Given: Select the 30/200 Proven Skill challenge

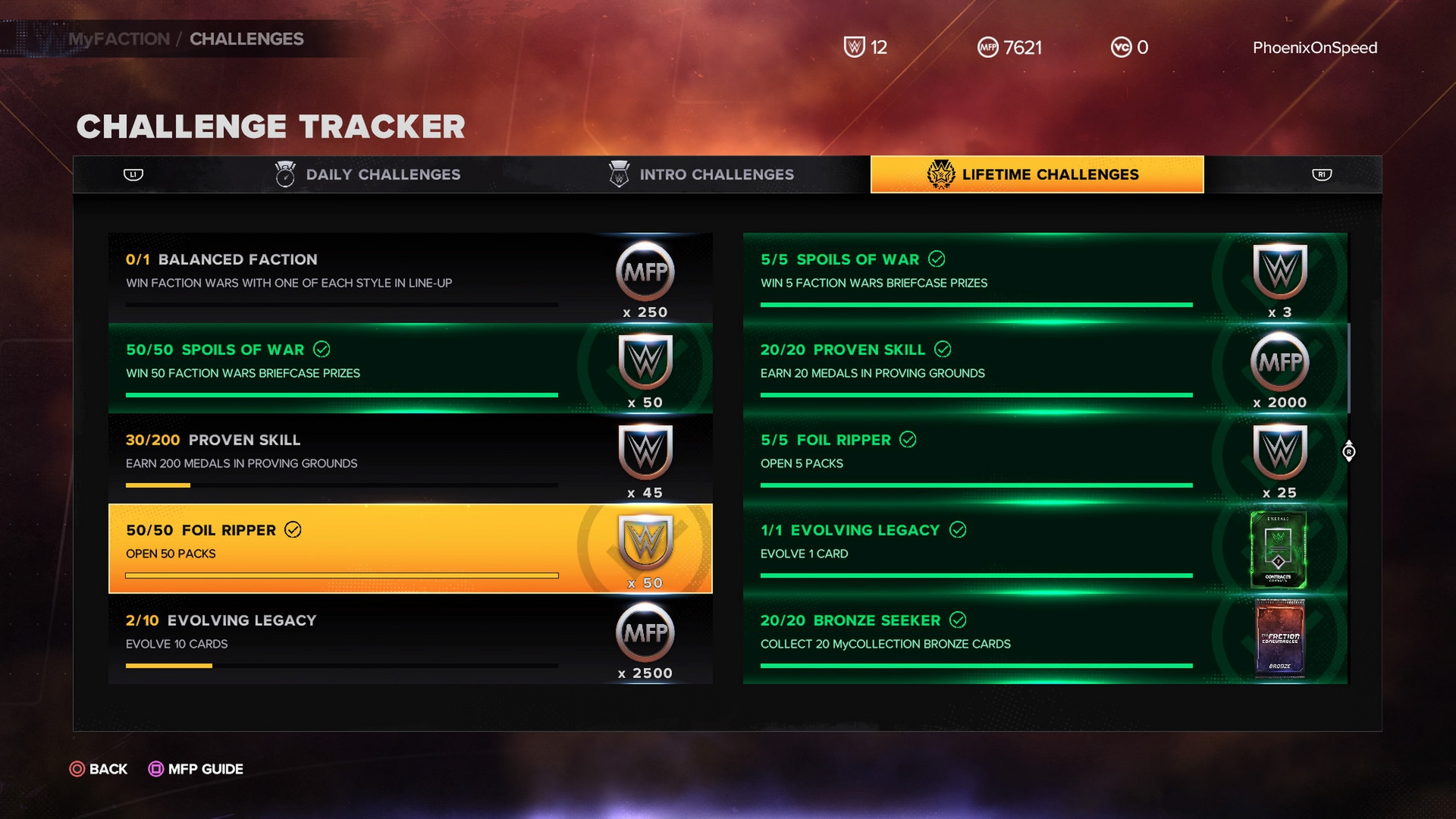Looking at the screenshot, I should point(409,458).
